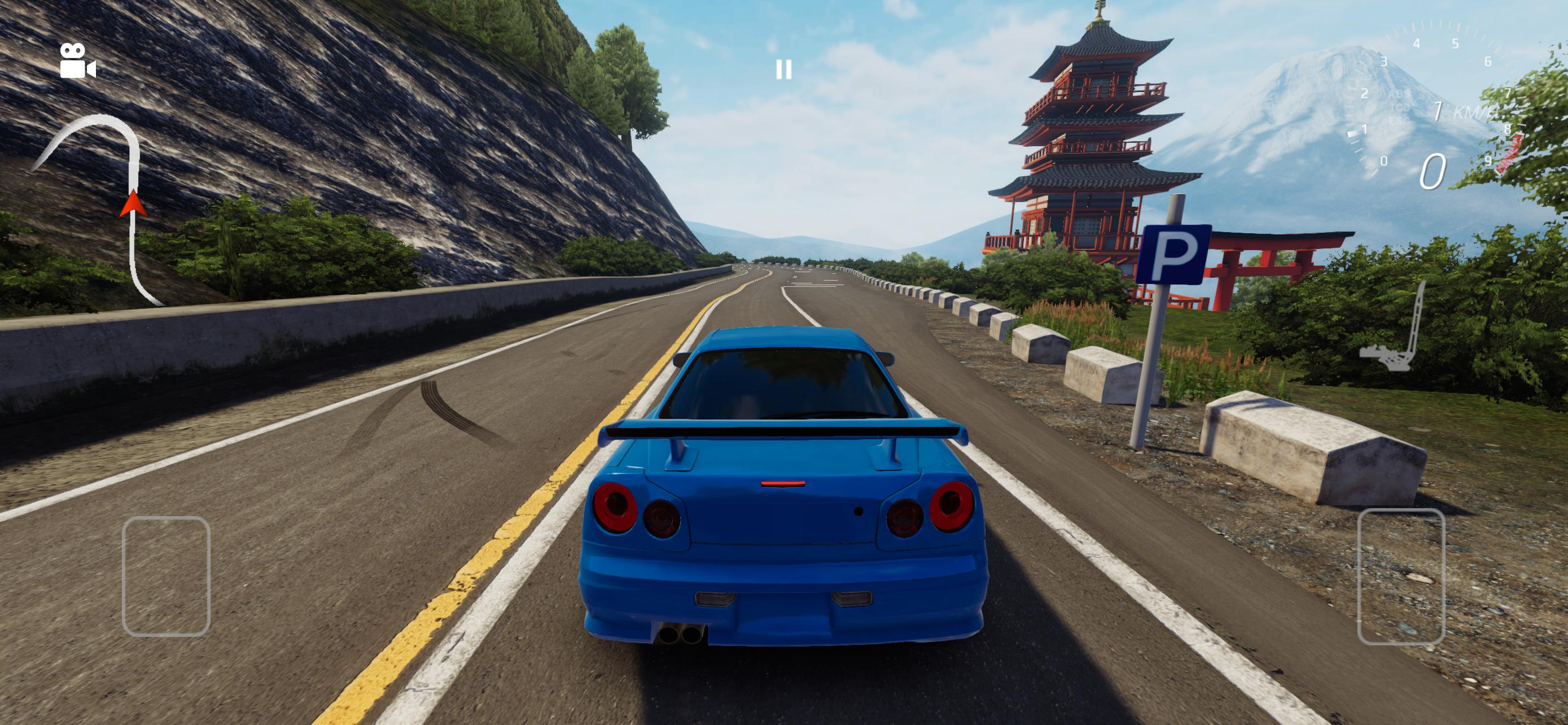Image resolution: width=1568 pixels, height=725 pixels.
Task: Tap the right accelerator pedal pad
Action: tap(1401, 575)
